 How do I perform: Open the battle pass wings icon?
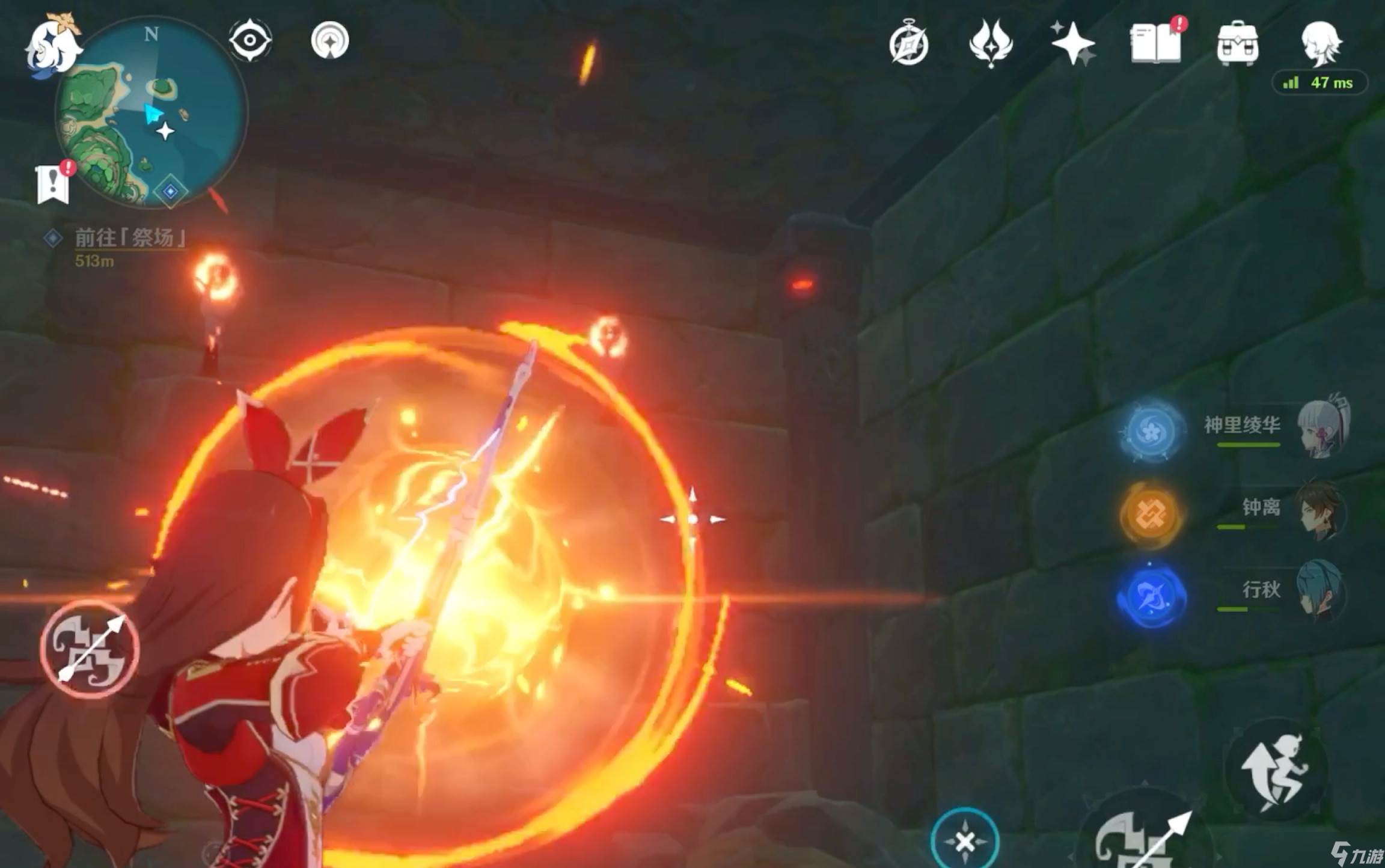(x=991, y=43)
